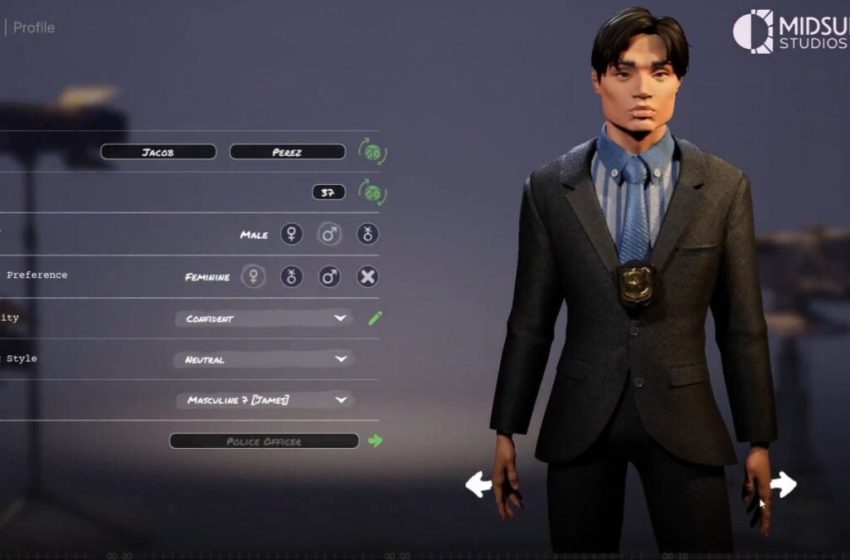
Task: Choose the male symbol beside the Male label
Action: 329,234
